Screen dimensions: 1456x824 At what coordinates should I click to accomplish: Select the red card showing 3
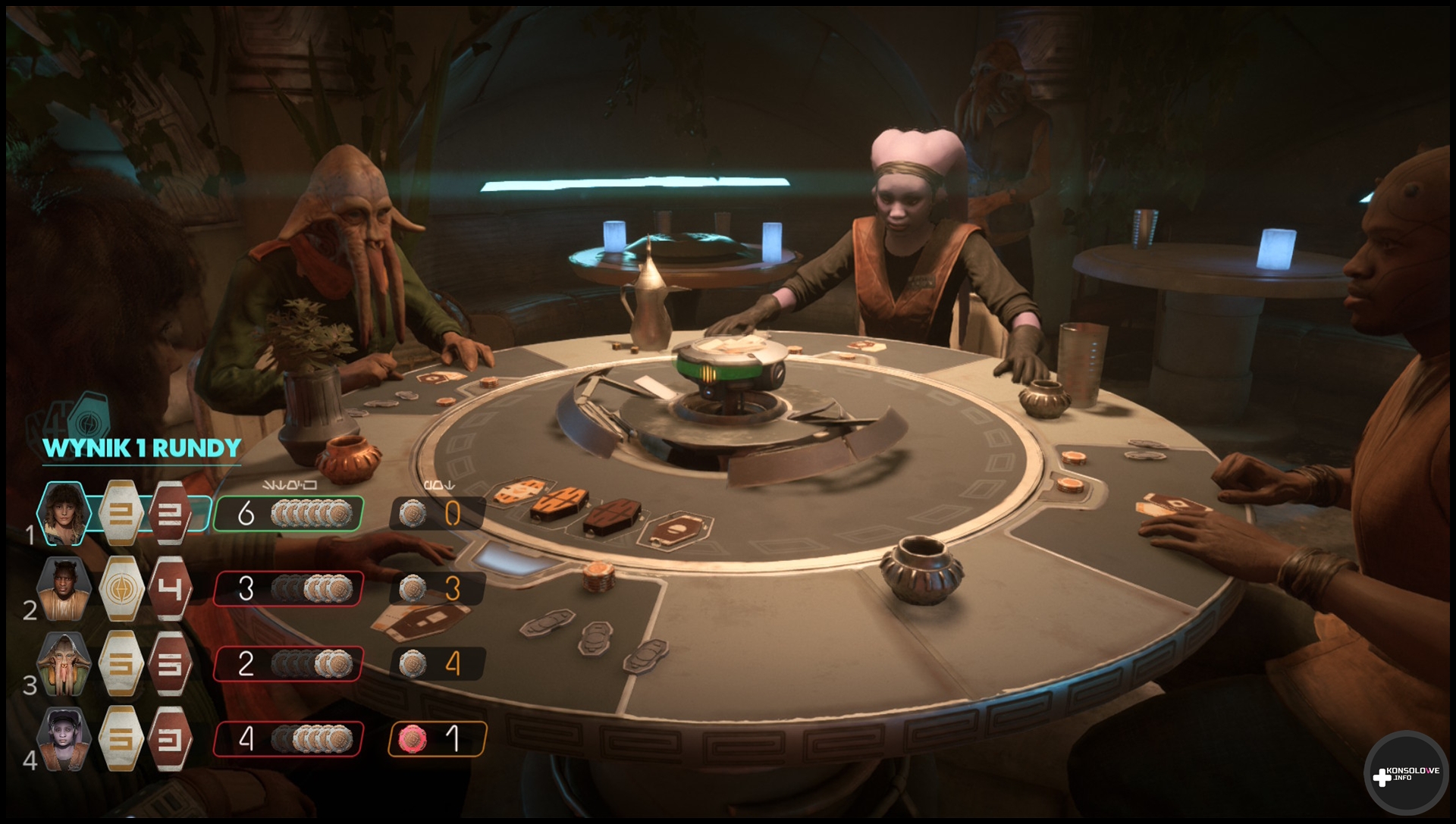point(169,739)
